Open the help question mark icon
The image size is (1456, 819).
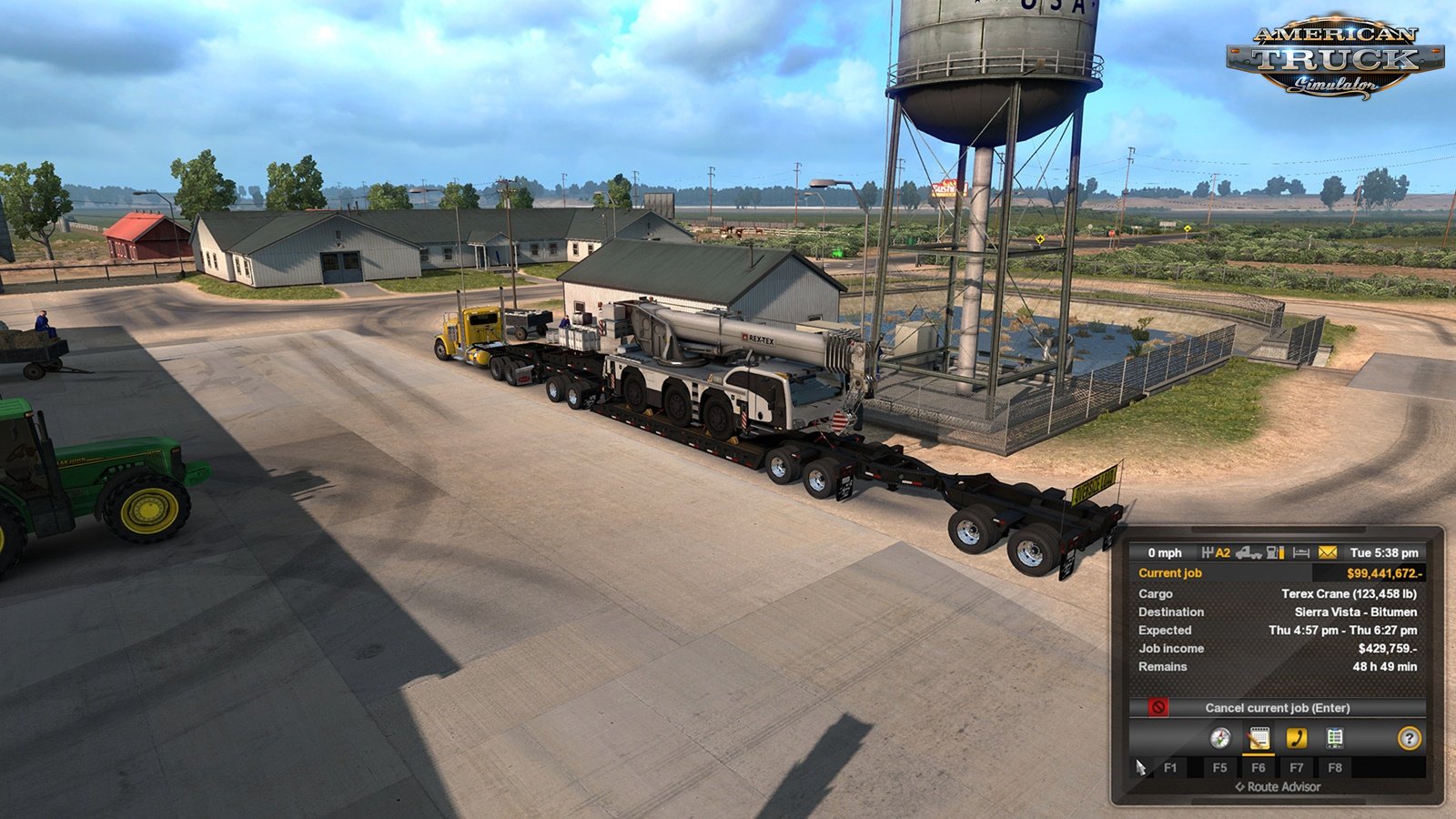[1410, 738]
